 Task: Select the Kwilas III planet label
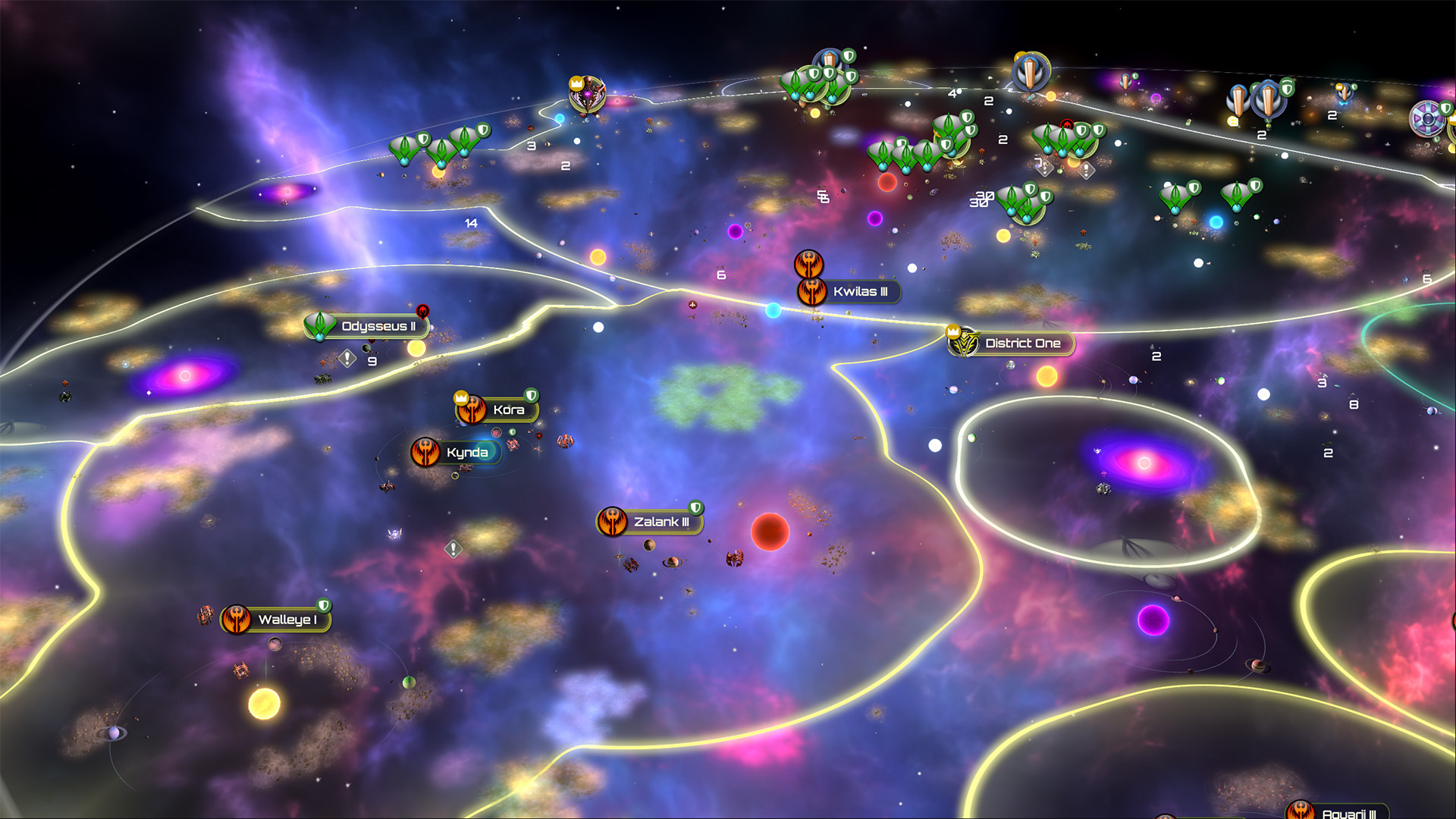pyautogui.click(x=859, y=292)
